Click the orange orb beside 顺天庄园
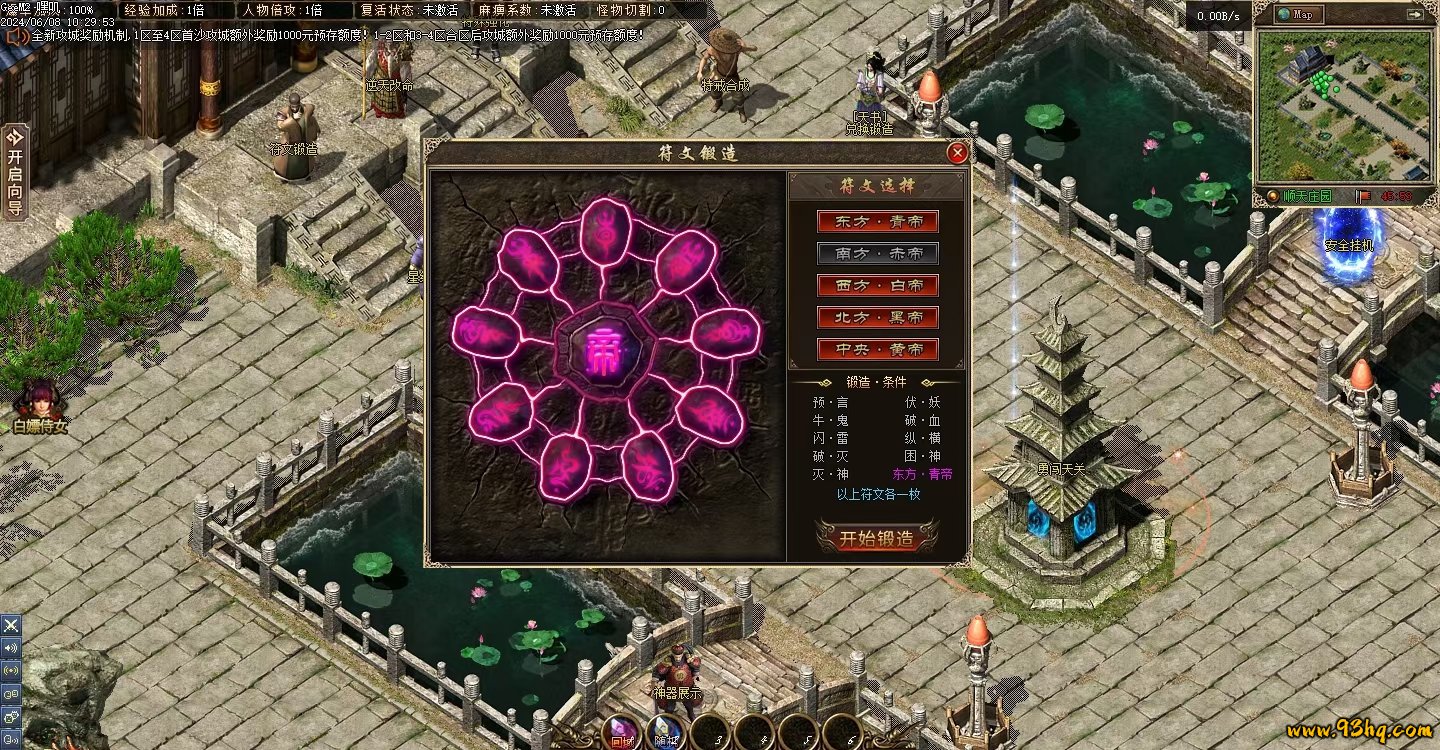Screen dimensions: 1440x750 [x=1272, y=196]
